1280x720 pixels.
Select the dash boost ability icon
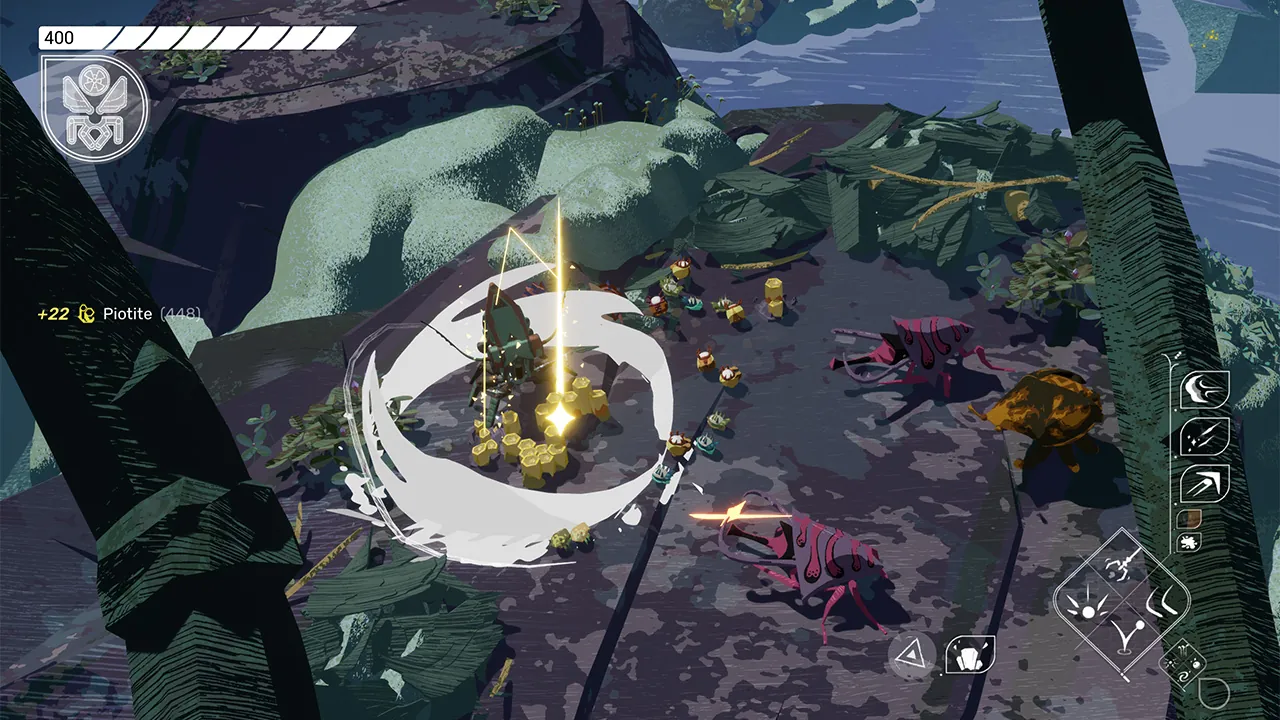pos(1204,483)
